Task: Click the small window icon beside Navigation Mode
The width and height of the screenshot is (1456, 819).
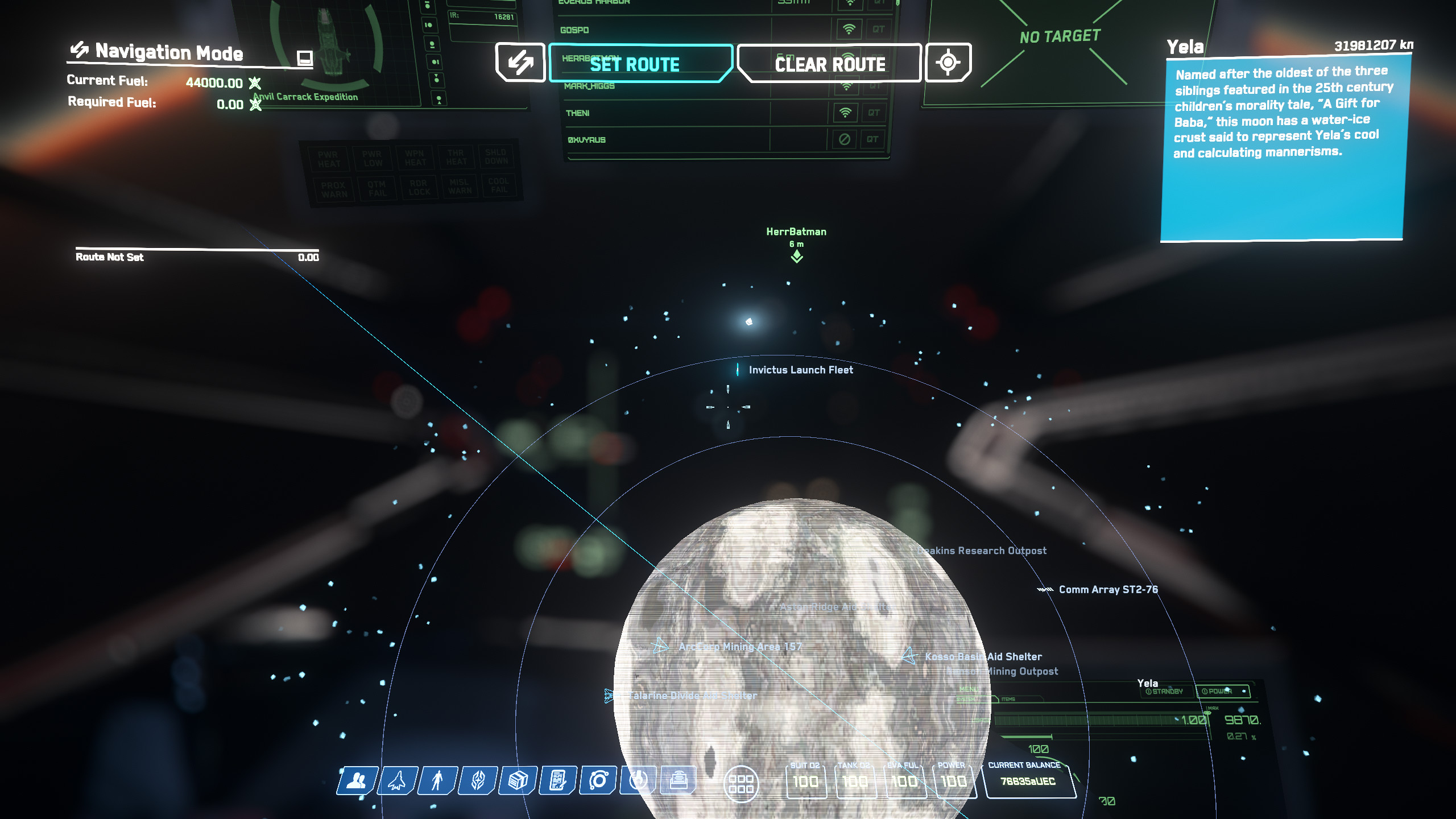Action: click(305, 57)
